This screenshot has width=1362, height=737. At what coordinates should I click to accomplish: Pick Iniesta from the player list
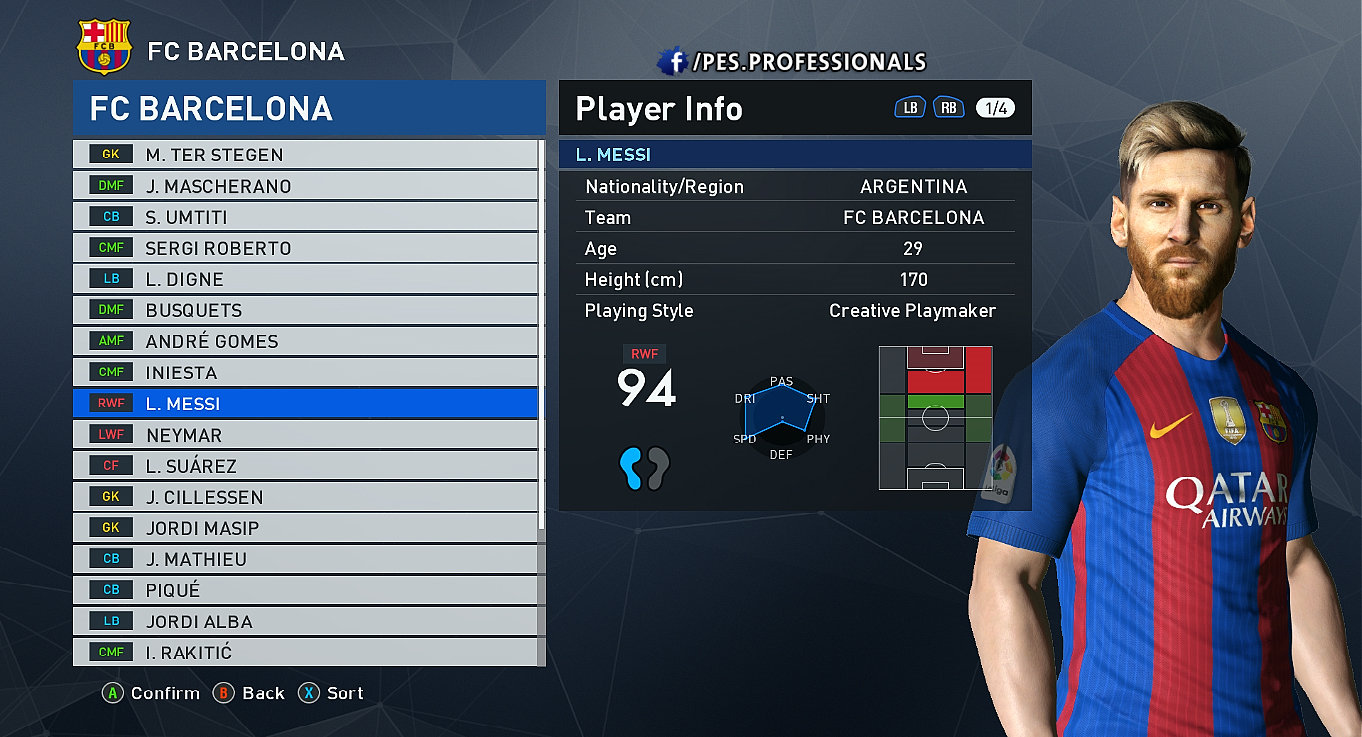click(305, 372)
